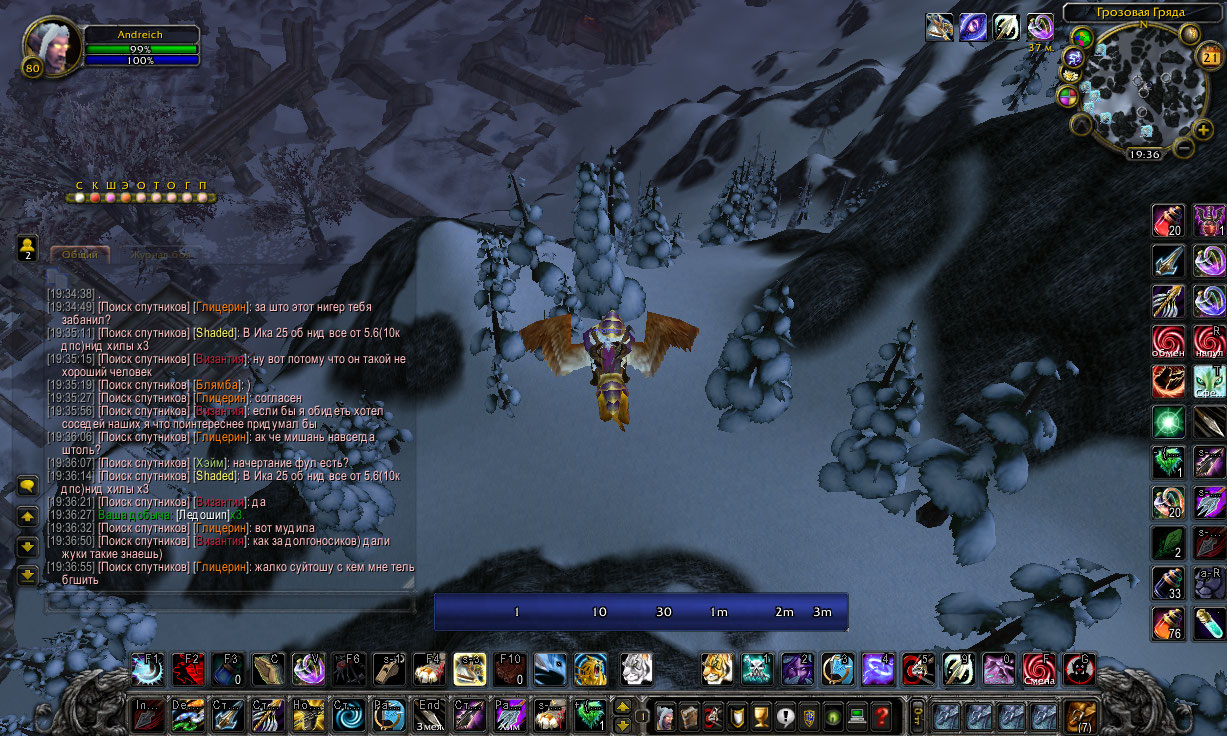Use the action slot bound to F1
This screenshot has height=736, width=1227.
point(146,669)
